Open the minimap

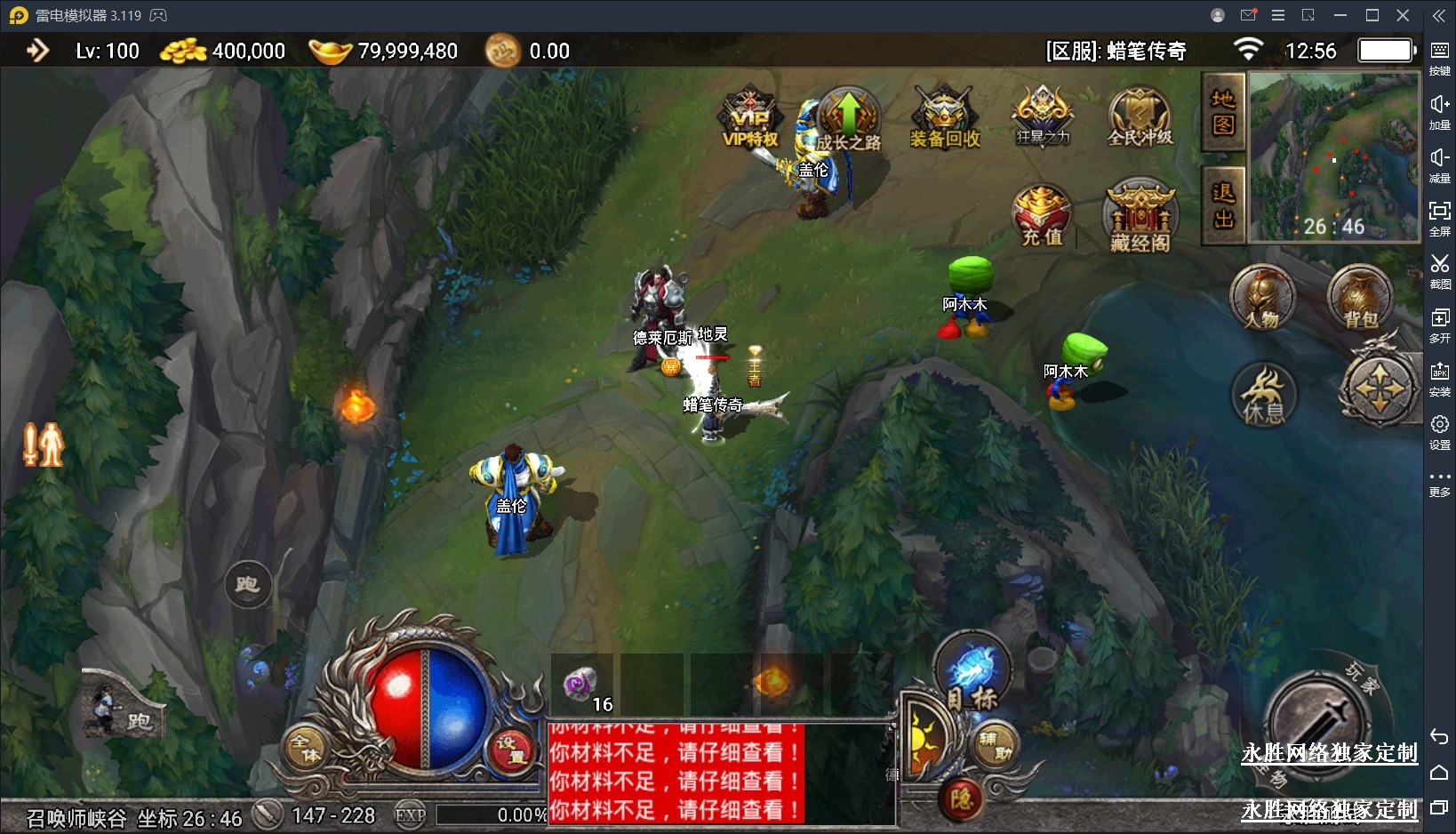click(x=1333, y=156)
